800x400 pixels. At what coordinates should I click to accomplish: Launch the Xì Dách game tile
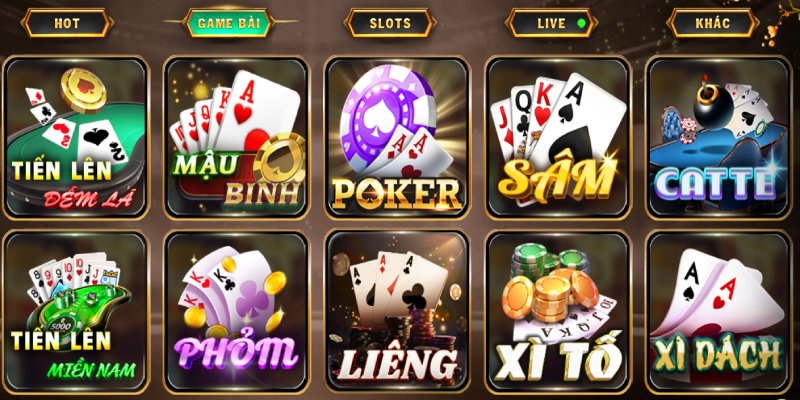coord(717,311)
